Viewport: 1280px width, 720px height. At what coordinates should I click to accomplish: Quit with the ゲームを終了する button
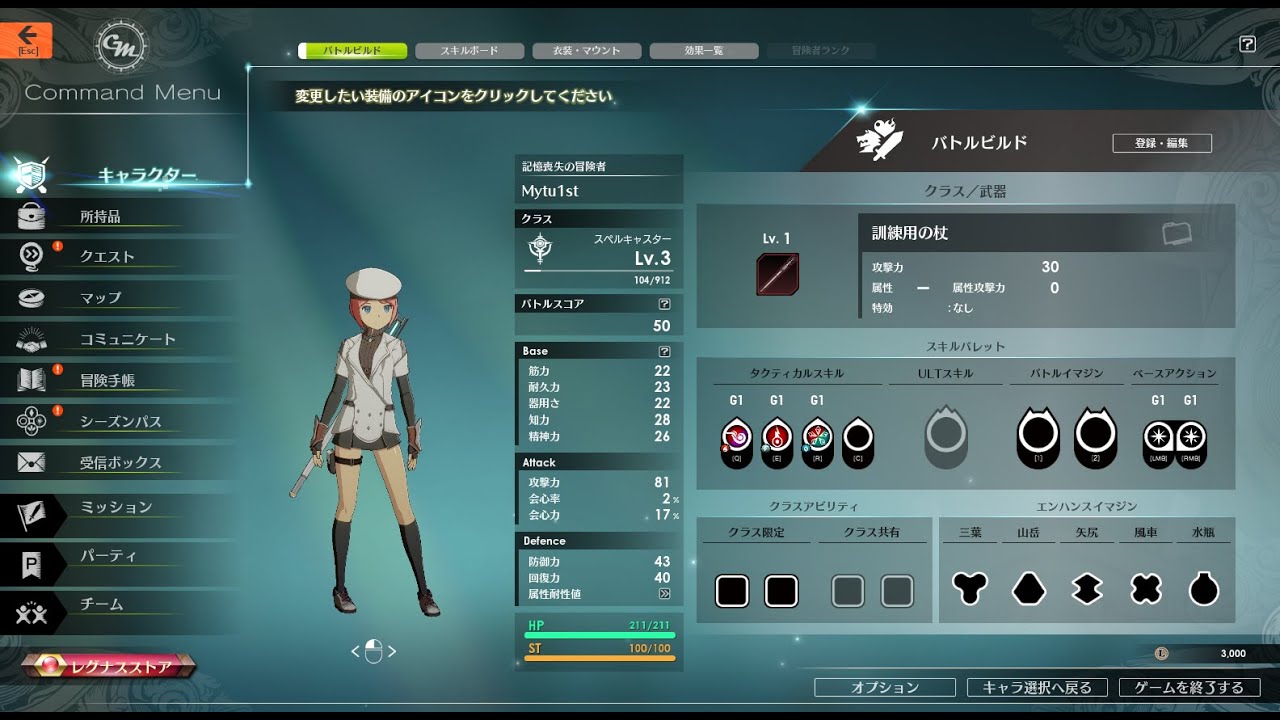pos(1189,688)
